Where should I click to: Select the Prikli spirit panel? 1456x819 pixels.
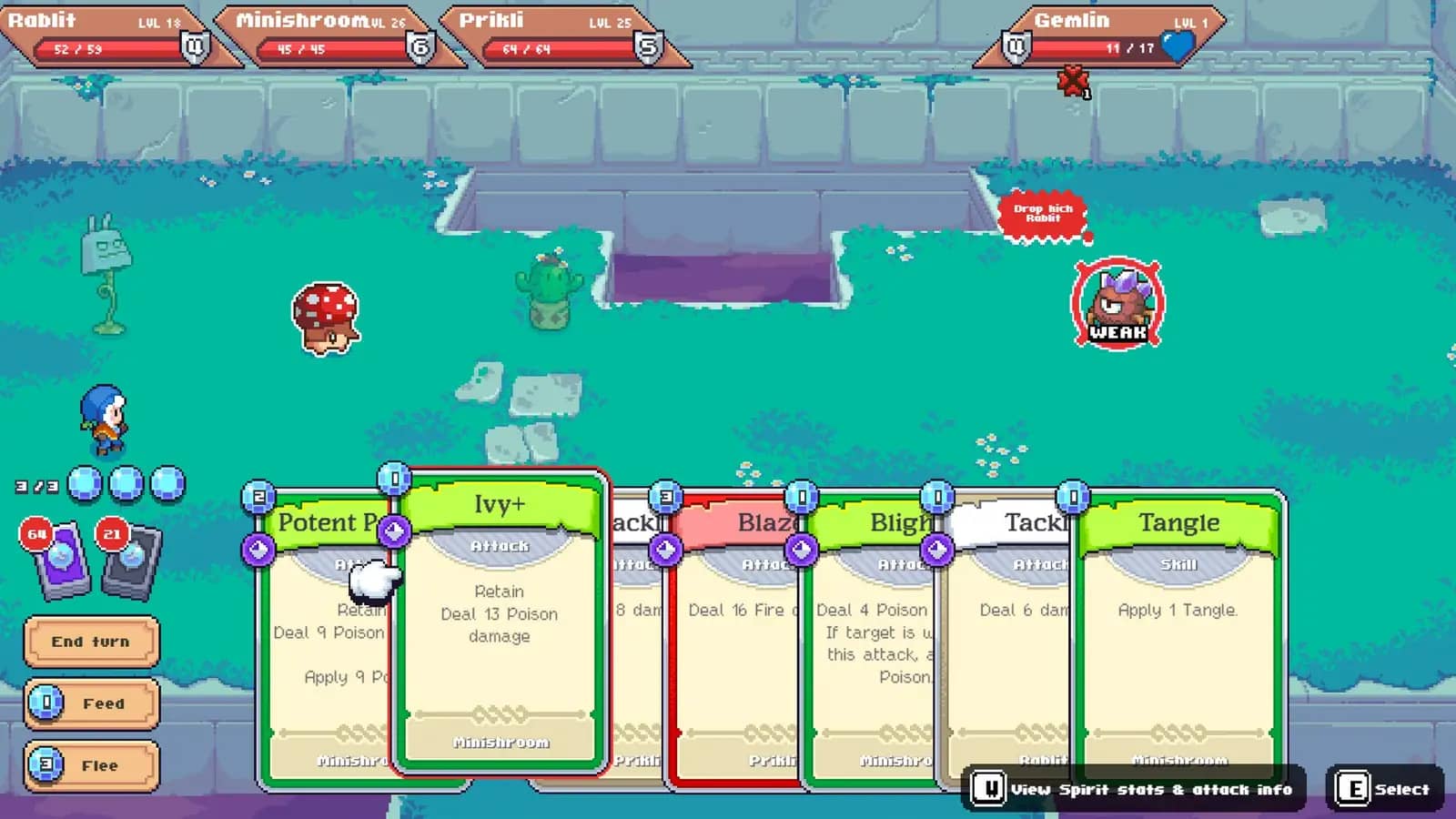pos(557,36)
